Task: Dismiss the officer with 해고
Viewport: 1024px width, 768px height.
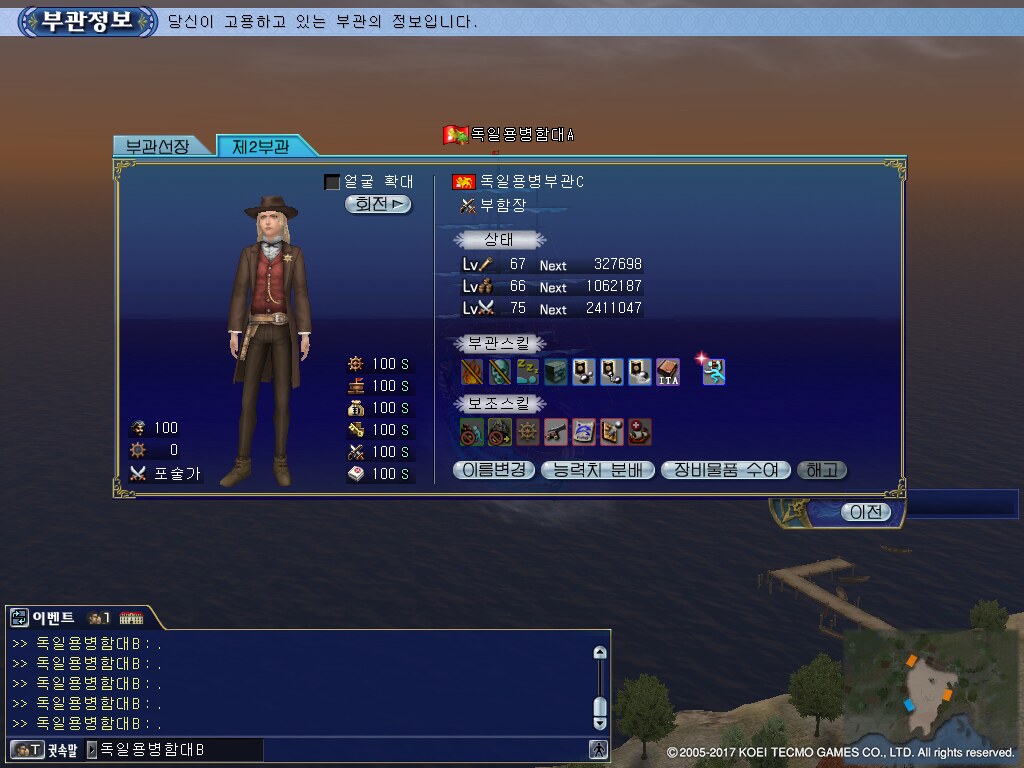Action: click(x=821, y=470)
